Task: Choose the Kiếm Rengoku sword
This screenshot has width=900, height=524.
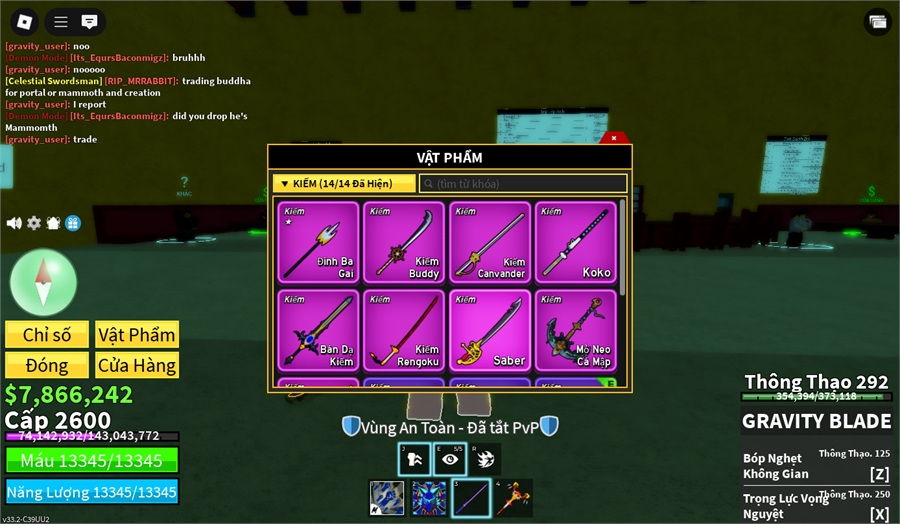Action: 403,329
